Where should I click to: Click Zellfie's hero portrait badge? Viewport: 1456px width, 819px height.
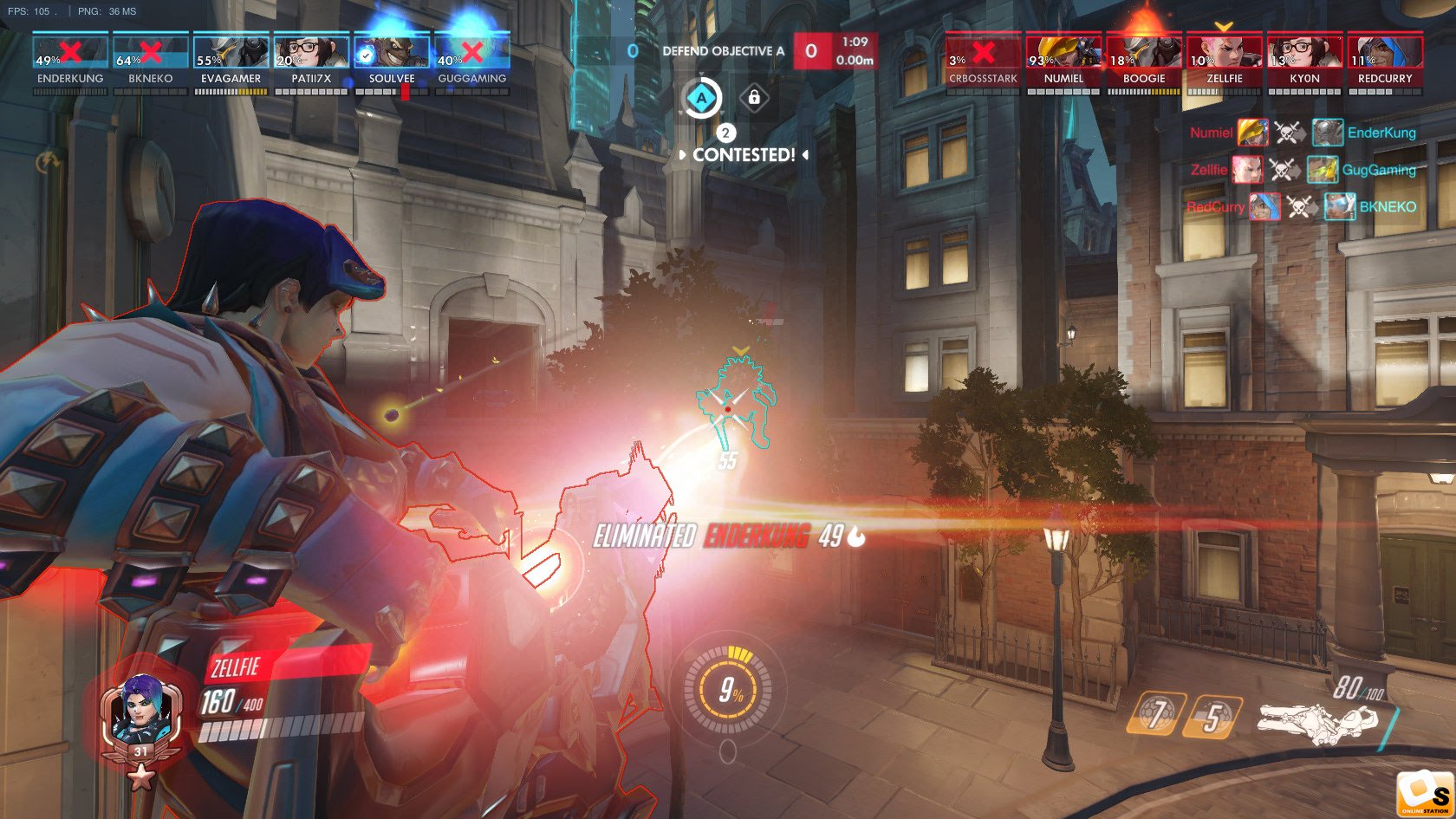(x=141, y=718)
